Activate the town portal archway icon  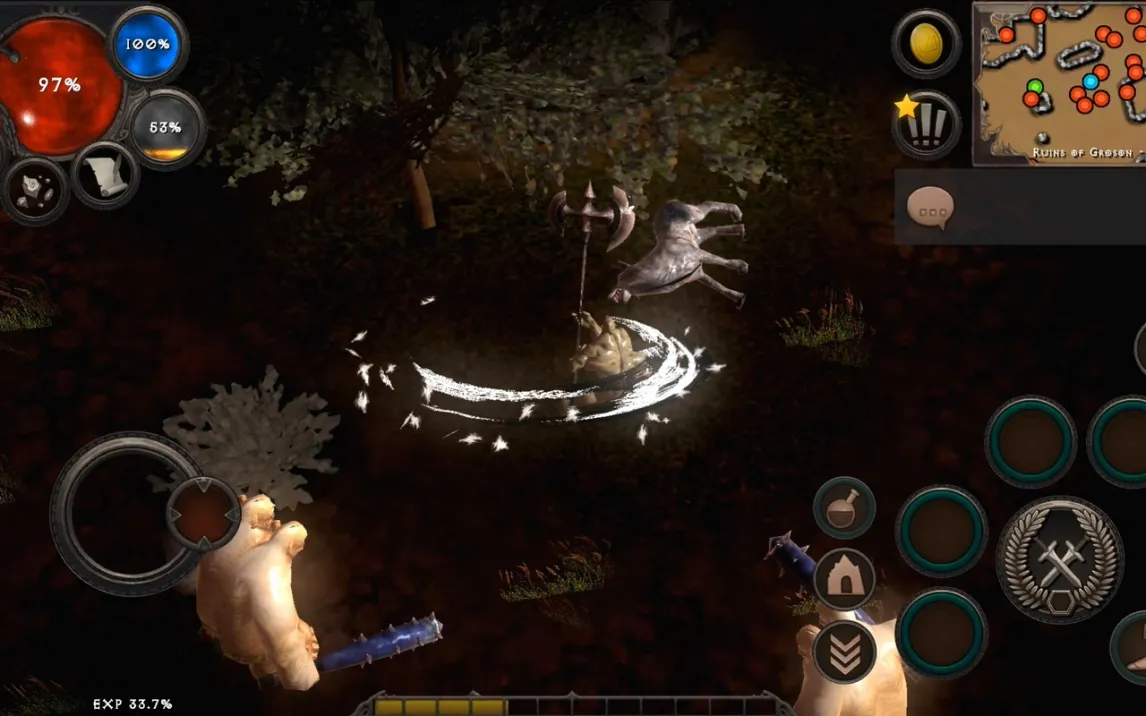pos(844,579)
